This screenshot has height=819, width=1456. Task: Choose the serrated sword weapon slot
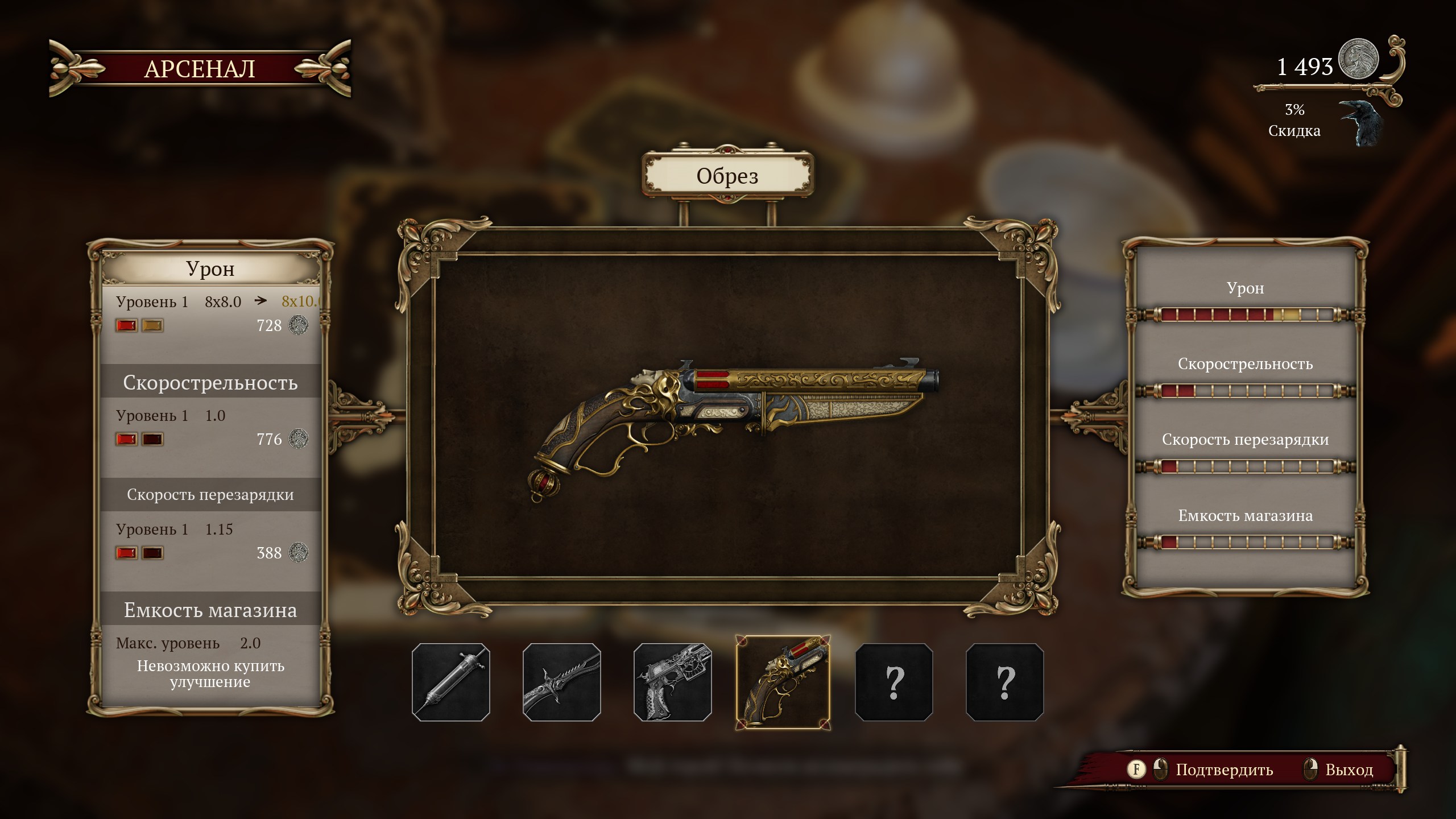pos(562,682)
